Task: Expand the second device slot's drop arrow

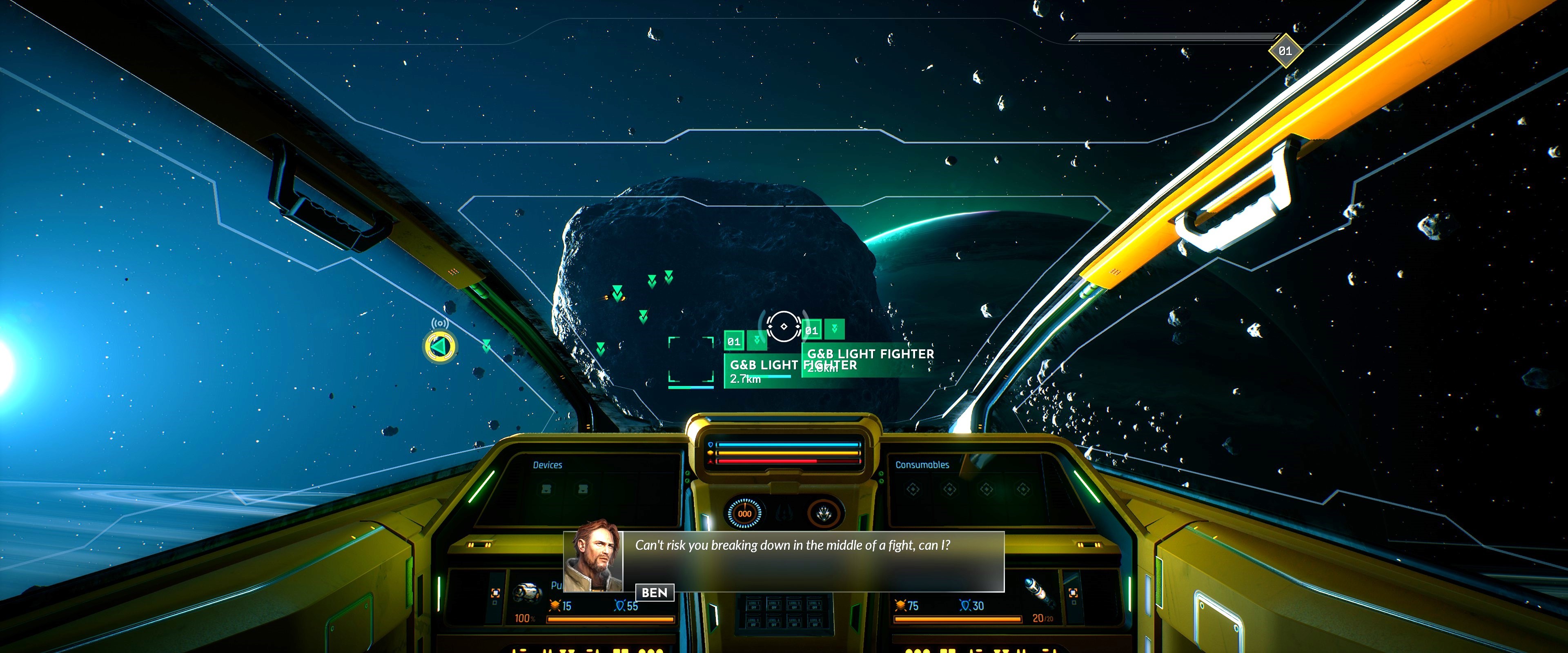Action: pyautogui.click(x=583, y=492)
